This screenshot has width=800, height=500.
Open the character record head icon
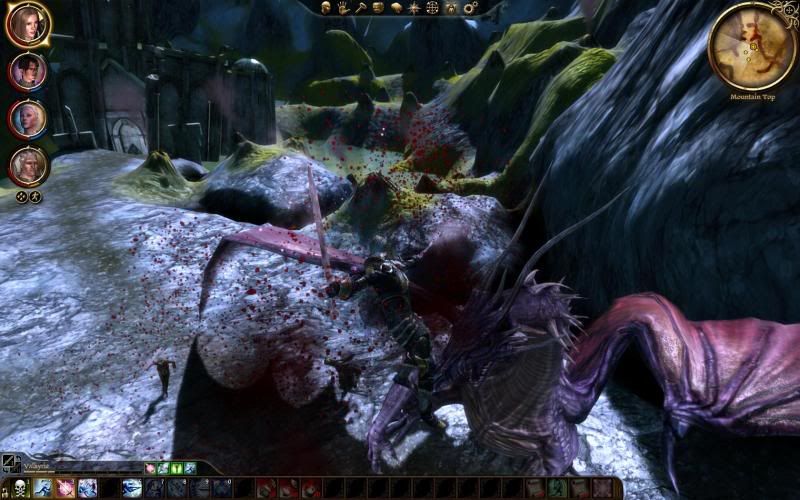pyautogui.click(x=326, y=8)
